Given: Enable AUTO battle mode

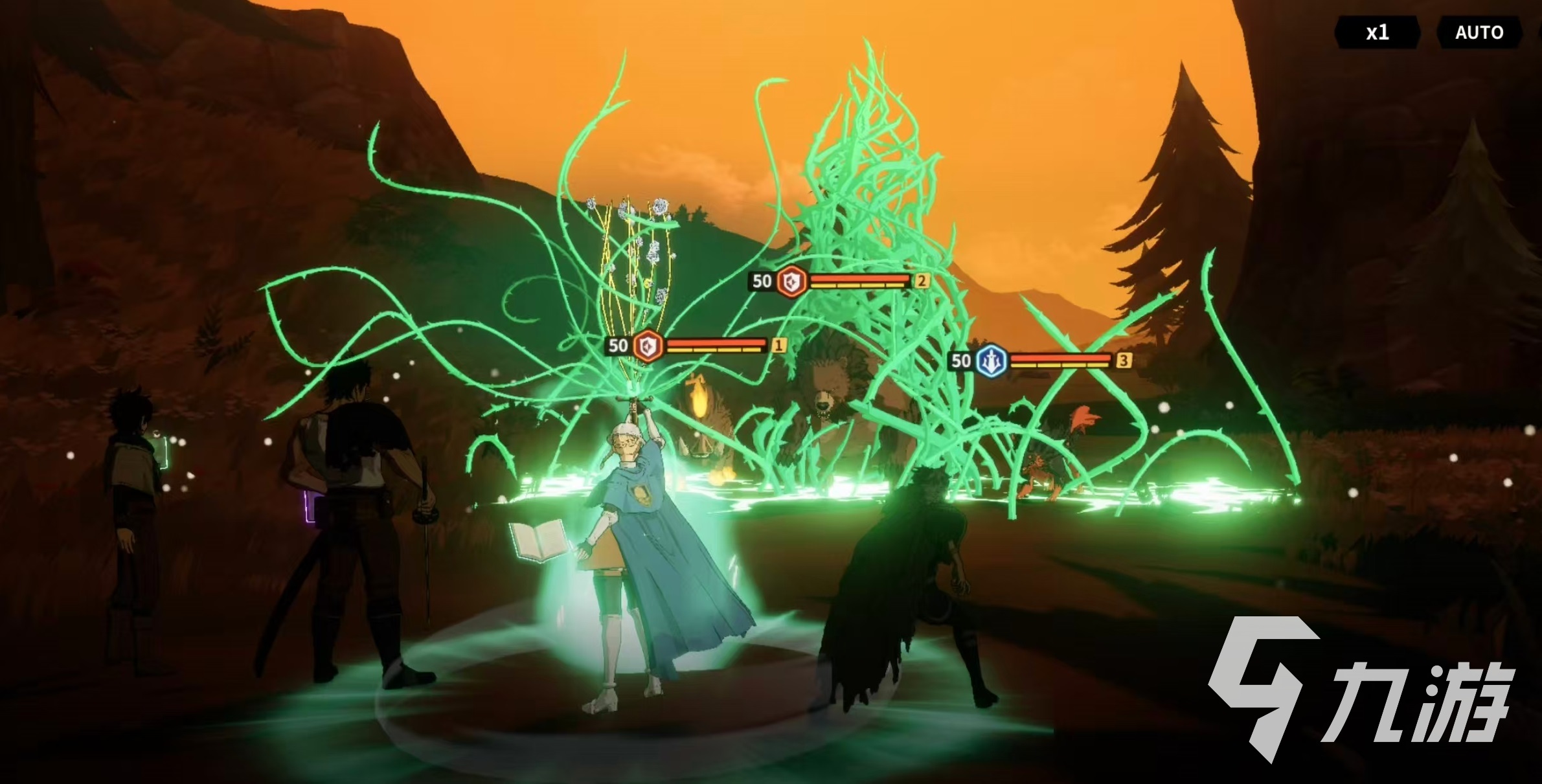Looking at the screenshot, I should [1479, 32].
